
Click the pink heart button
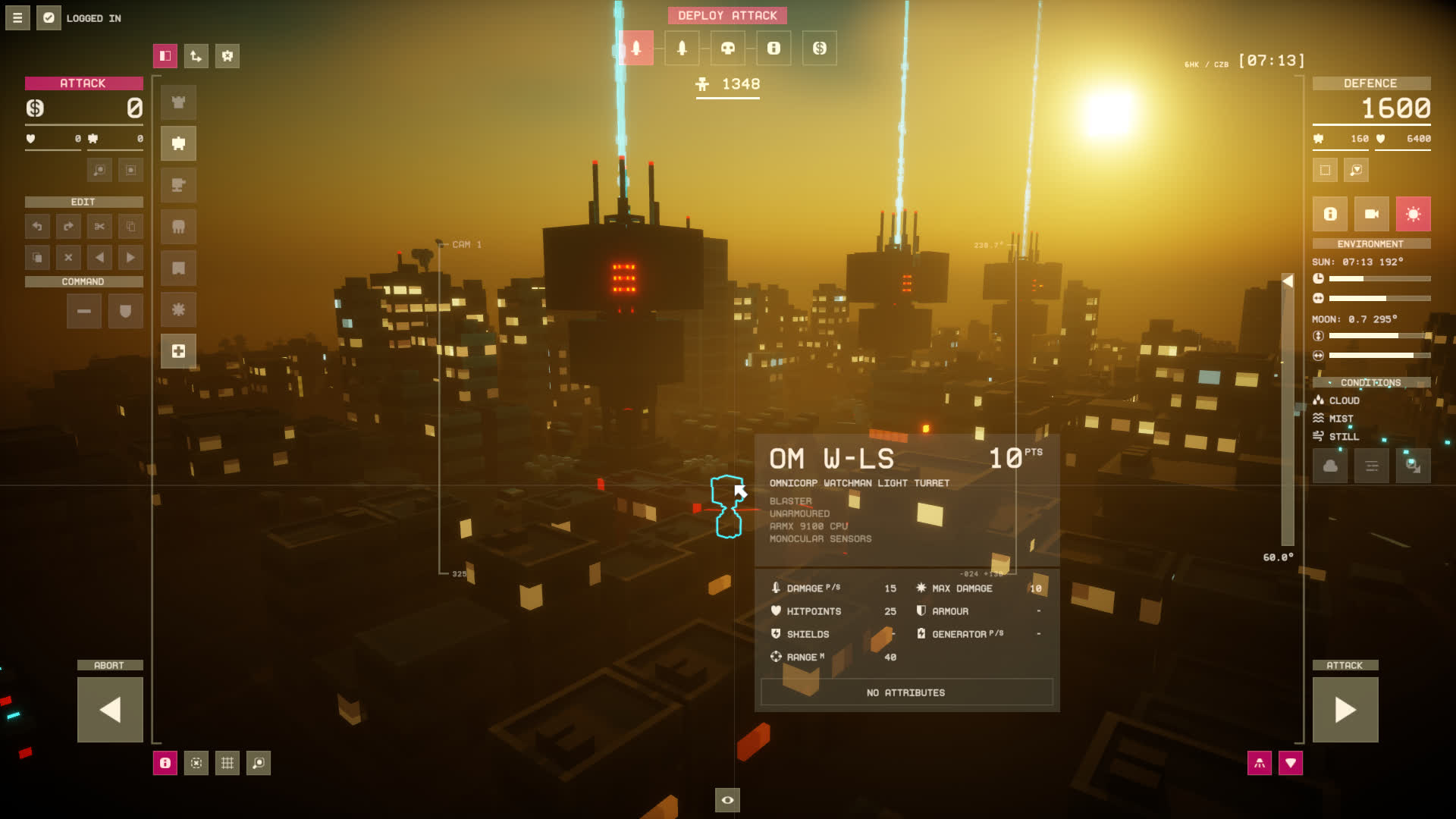tap(1291, 763)
